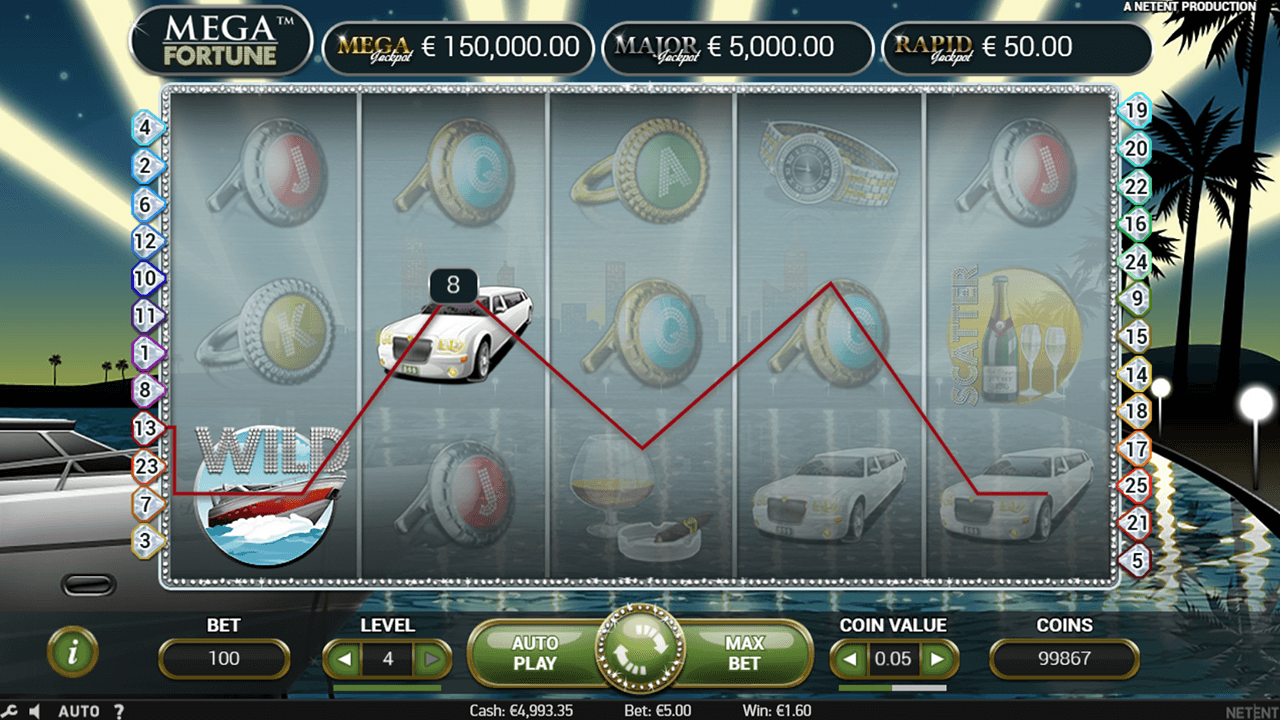Toggle sound with the speaker icon
This screenshot has width=1280, height=720.
pos(34,711)
